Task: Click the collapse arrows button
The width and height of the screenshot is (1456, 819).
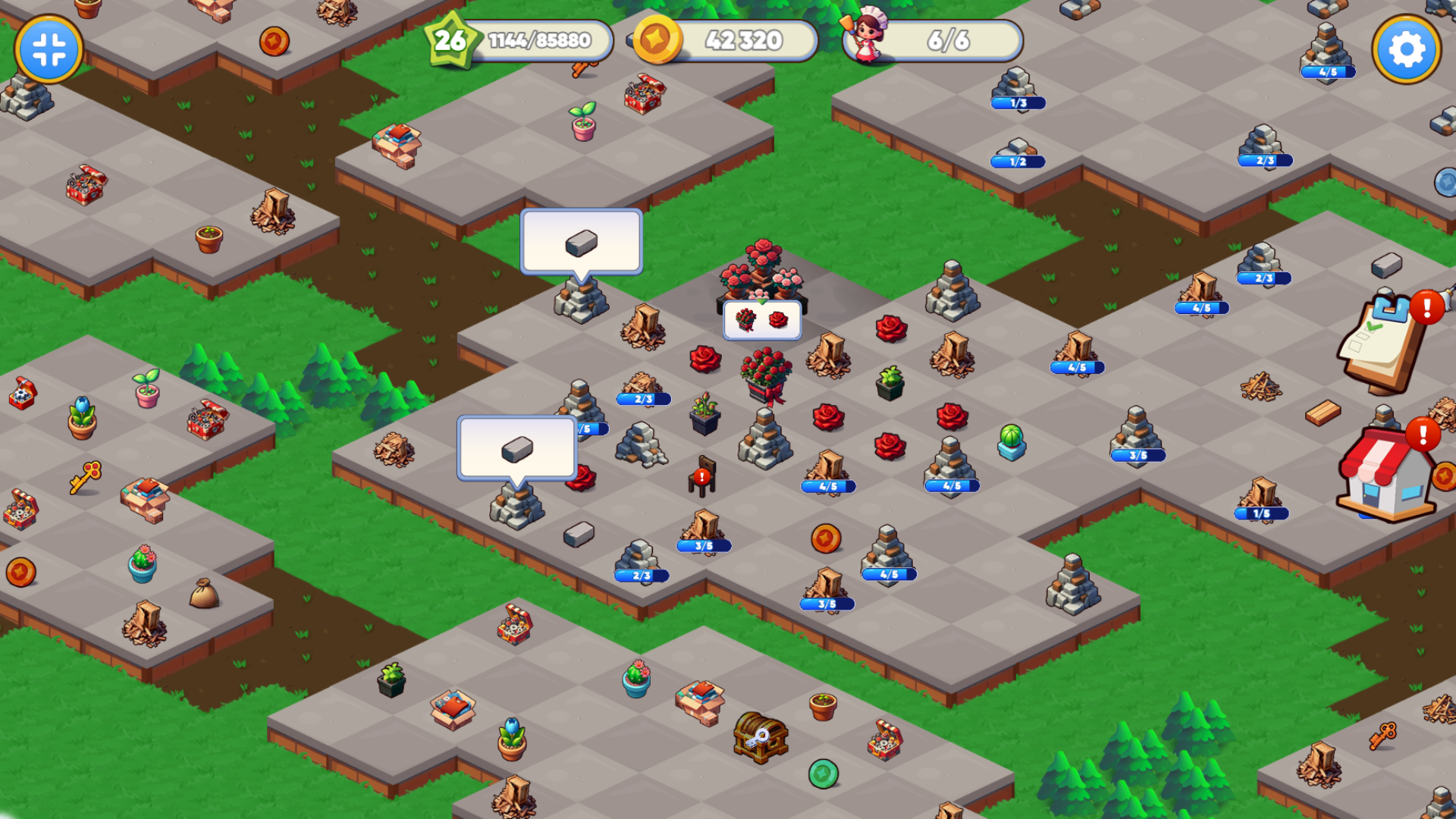Action: [49, 50]
